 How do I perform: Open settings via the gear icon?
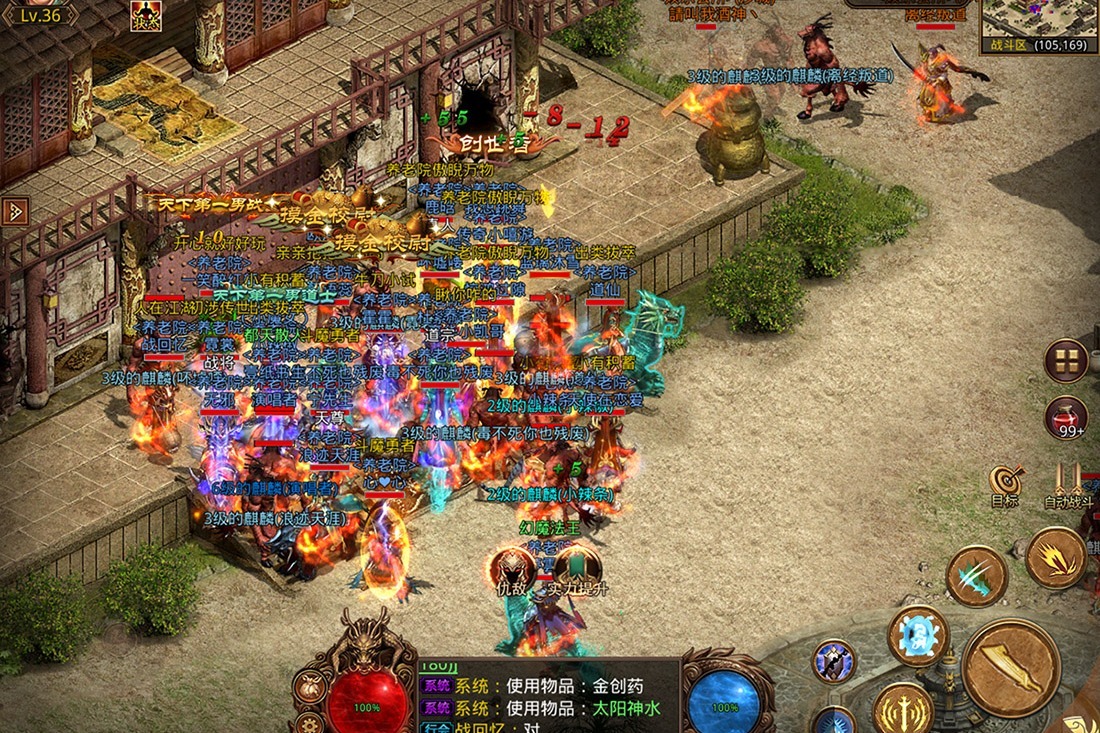click(310, 722)
